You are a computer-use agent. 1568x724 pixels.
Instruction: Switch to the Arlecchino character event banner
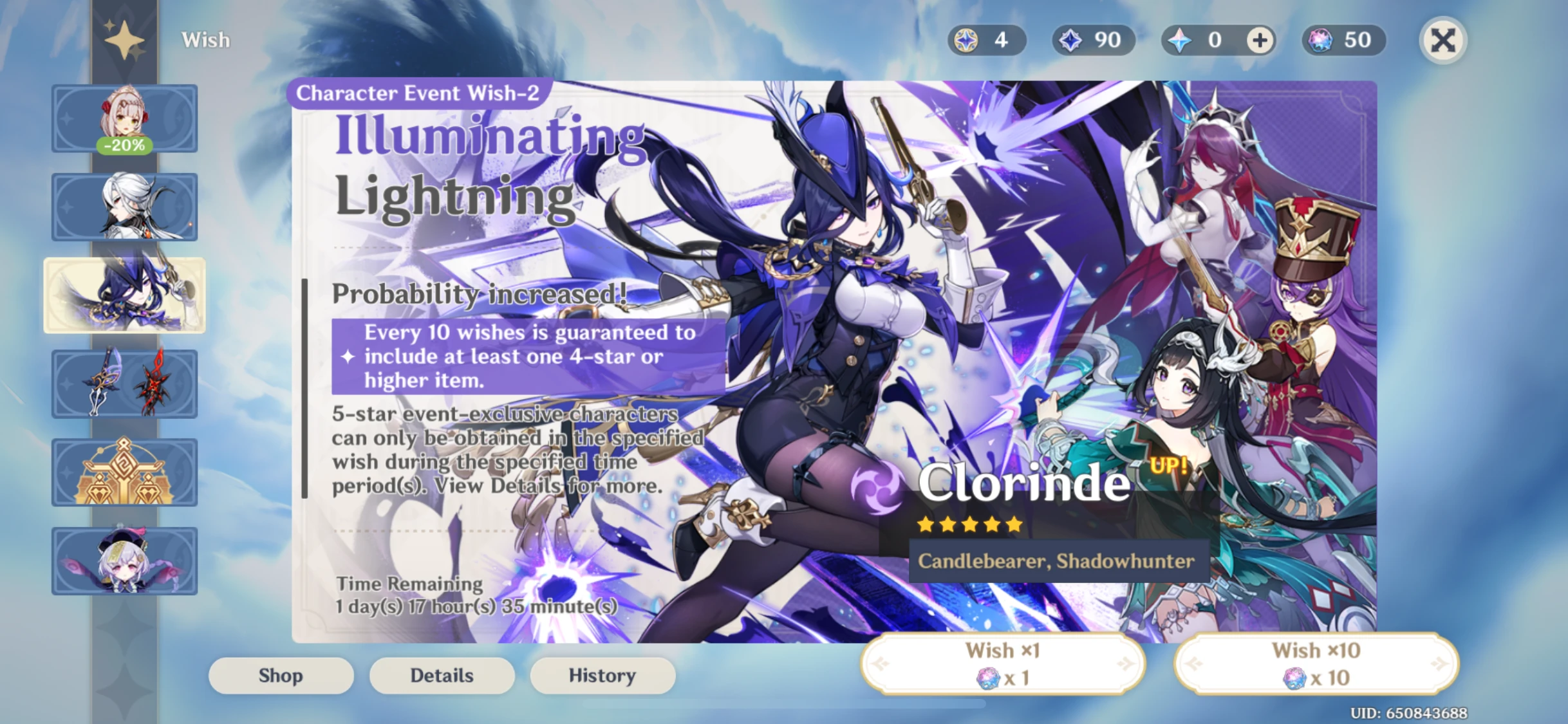124,207
